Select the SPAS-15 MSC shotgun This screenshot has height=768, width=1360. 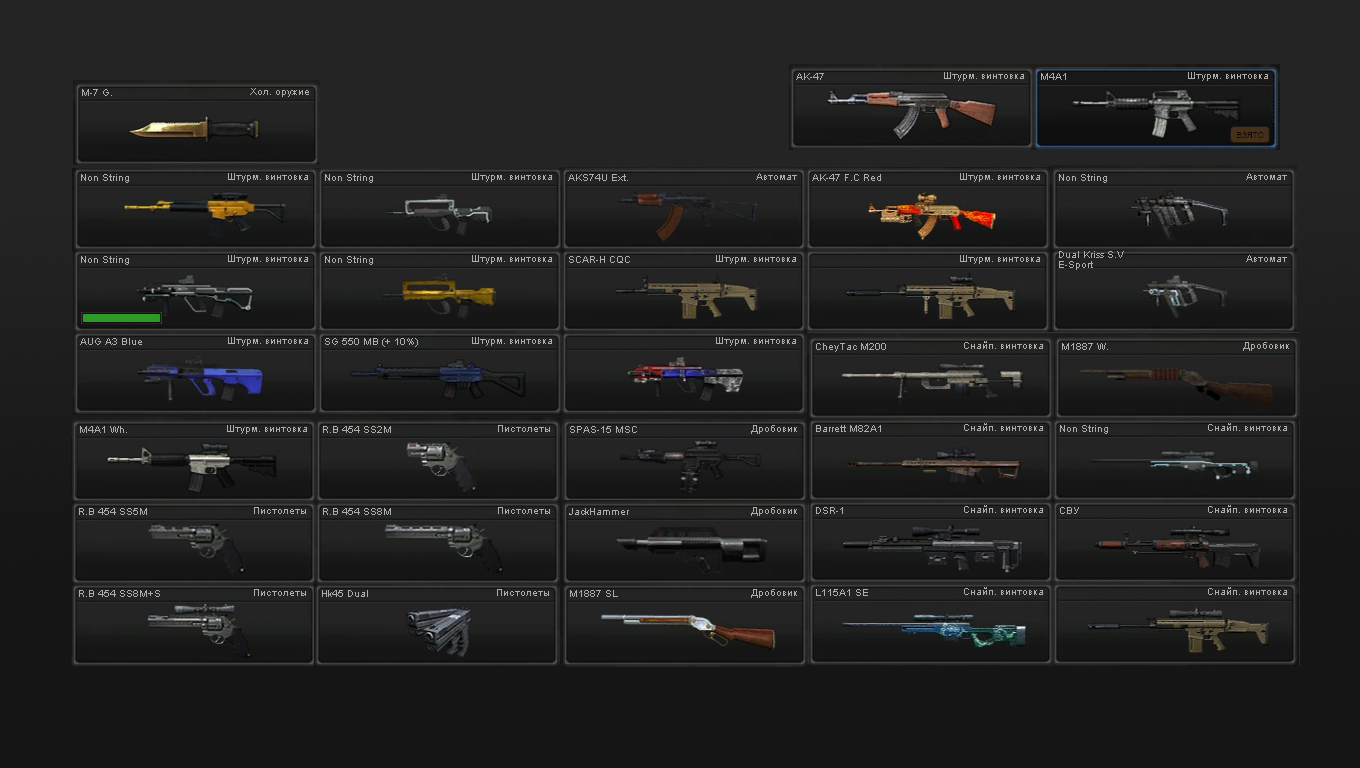click(x=683, y=458)
